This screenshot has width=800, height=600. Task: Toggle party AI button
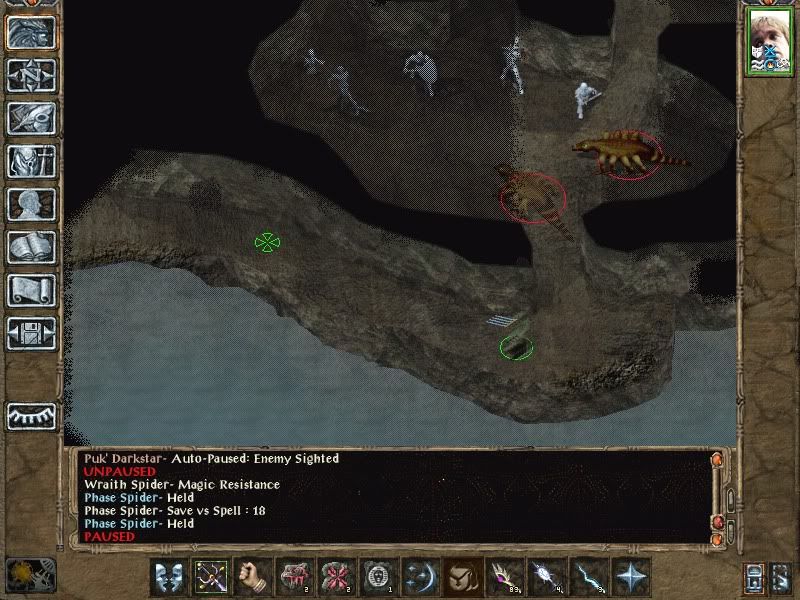[781, 576]
